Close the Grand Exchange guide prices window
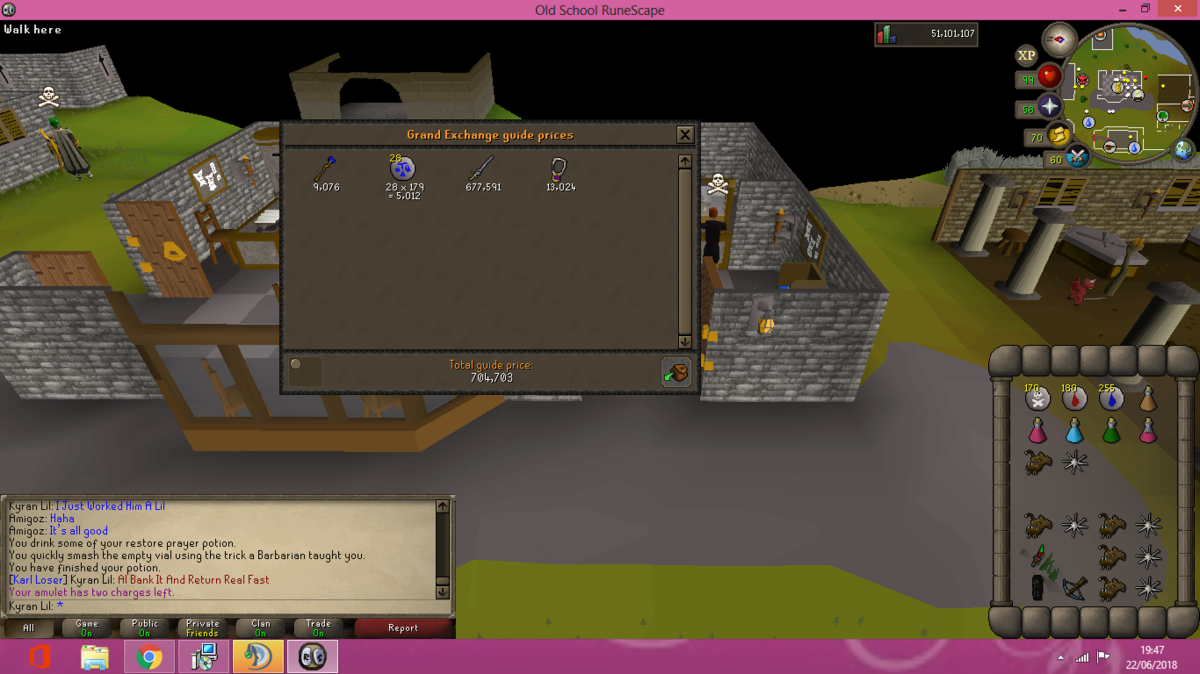Screen dimensions: 1200x674 point(685,135)
